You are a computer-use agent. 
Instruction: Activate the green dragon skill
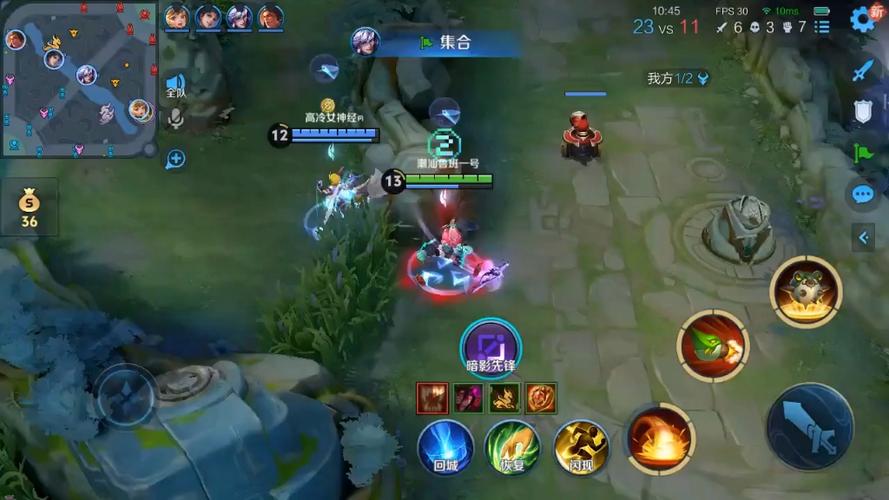[x=712, y=347]
